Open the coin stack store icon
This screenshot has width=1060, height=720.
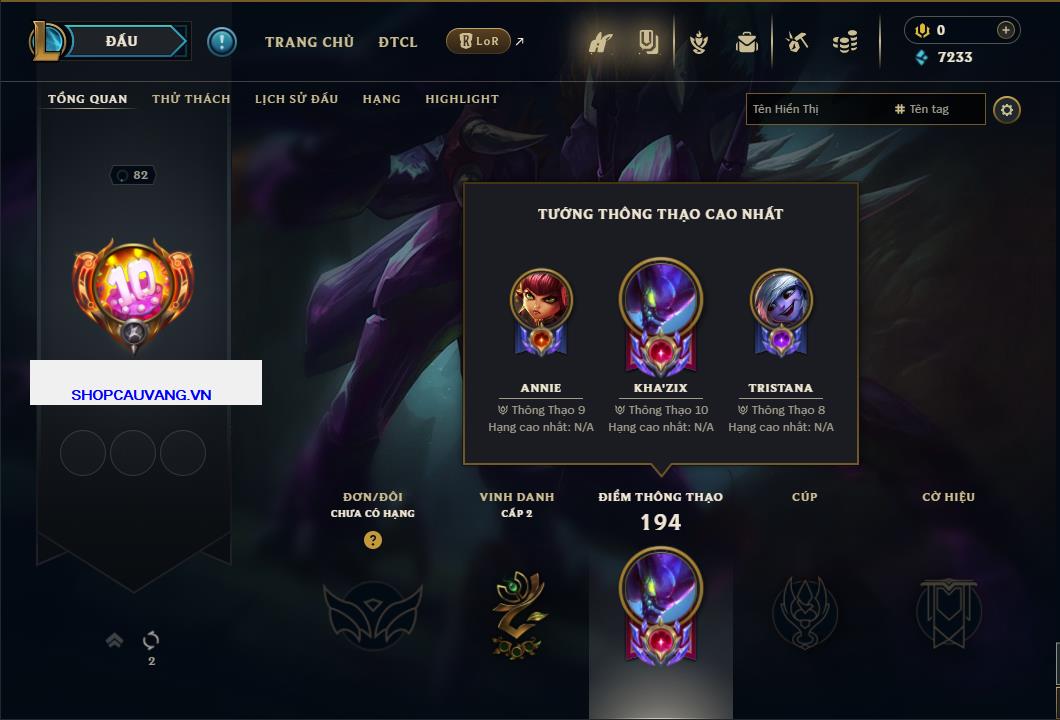(x=845, y=42)
